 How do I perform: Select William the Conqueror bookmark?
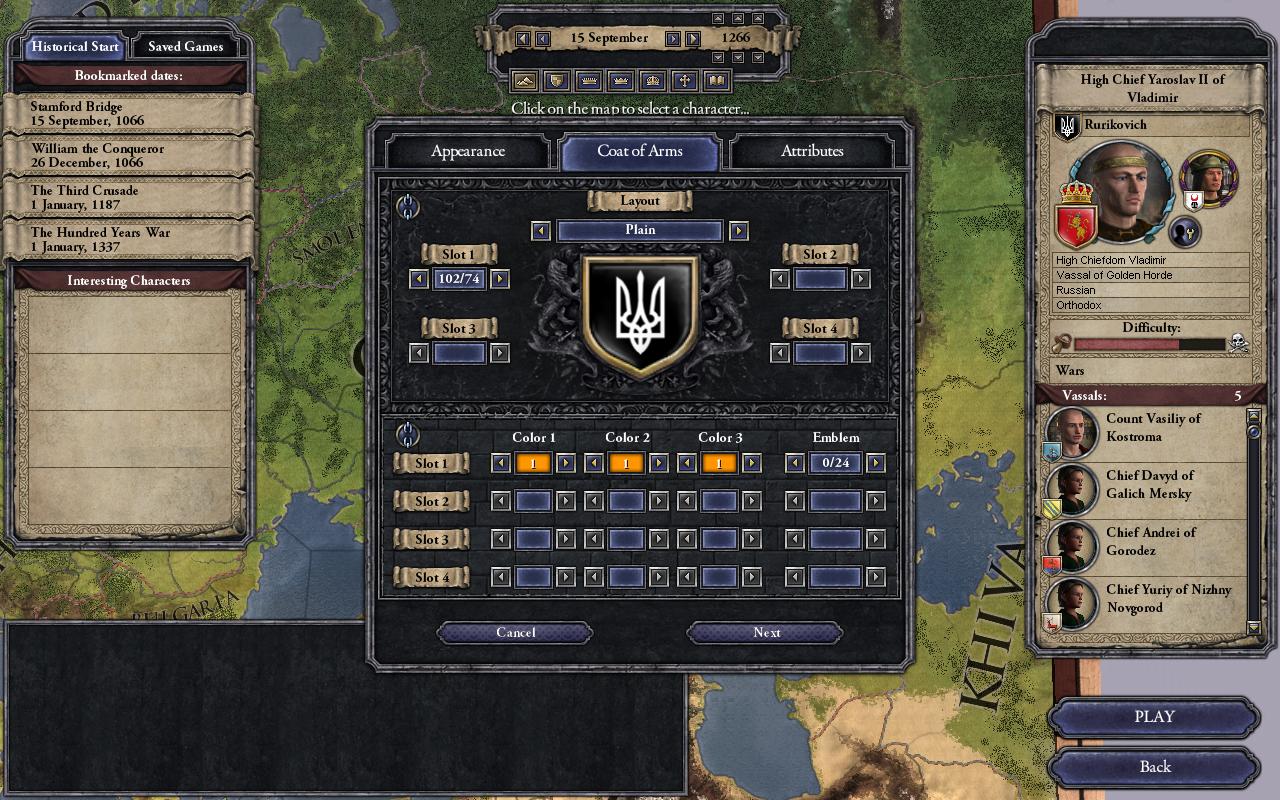(x=128, y=156)
